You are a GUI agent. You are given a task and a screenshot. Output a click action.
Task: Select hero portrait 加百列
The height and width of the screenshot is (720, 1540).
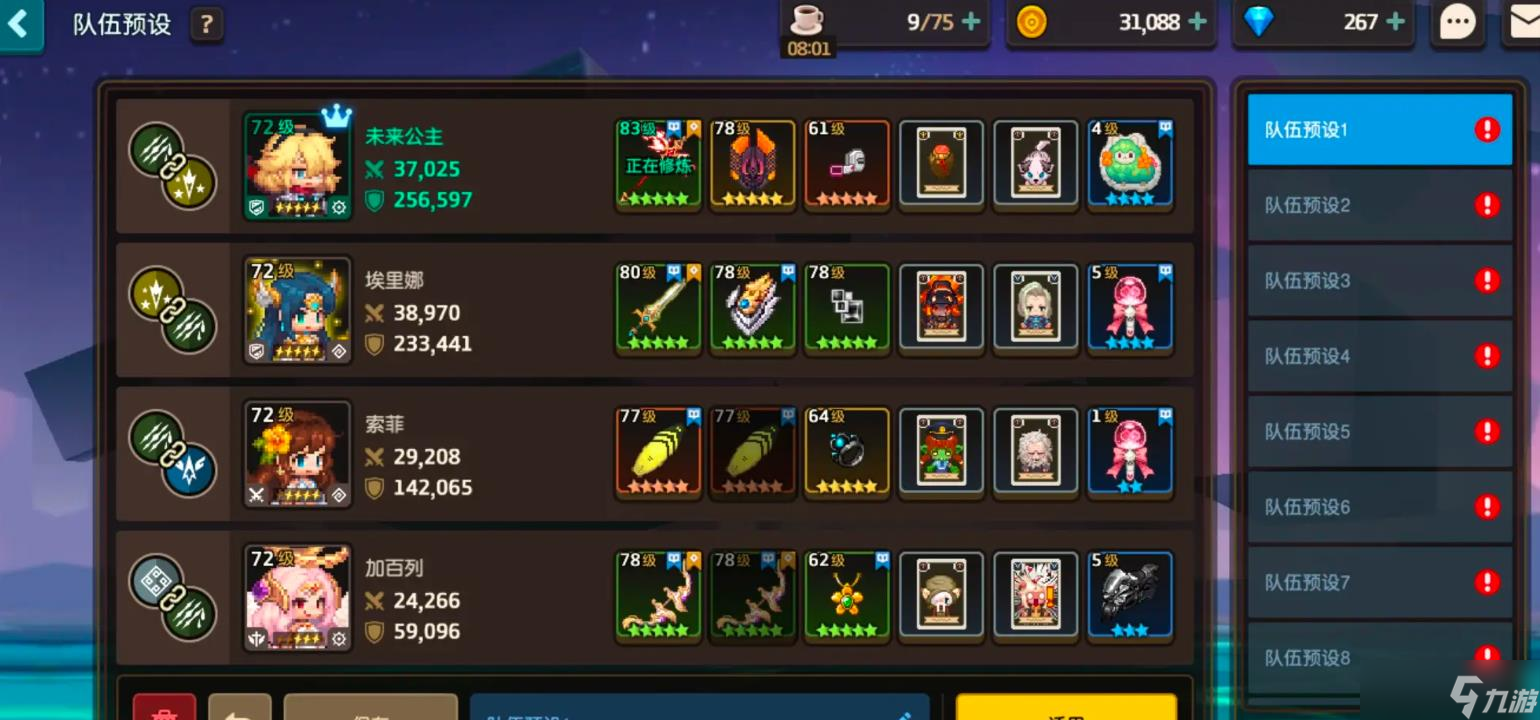298,598
